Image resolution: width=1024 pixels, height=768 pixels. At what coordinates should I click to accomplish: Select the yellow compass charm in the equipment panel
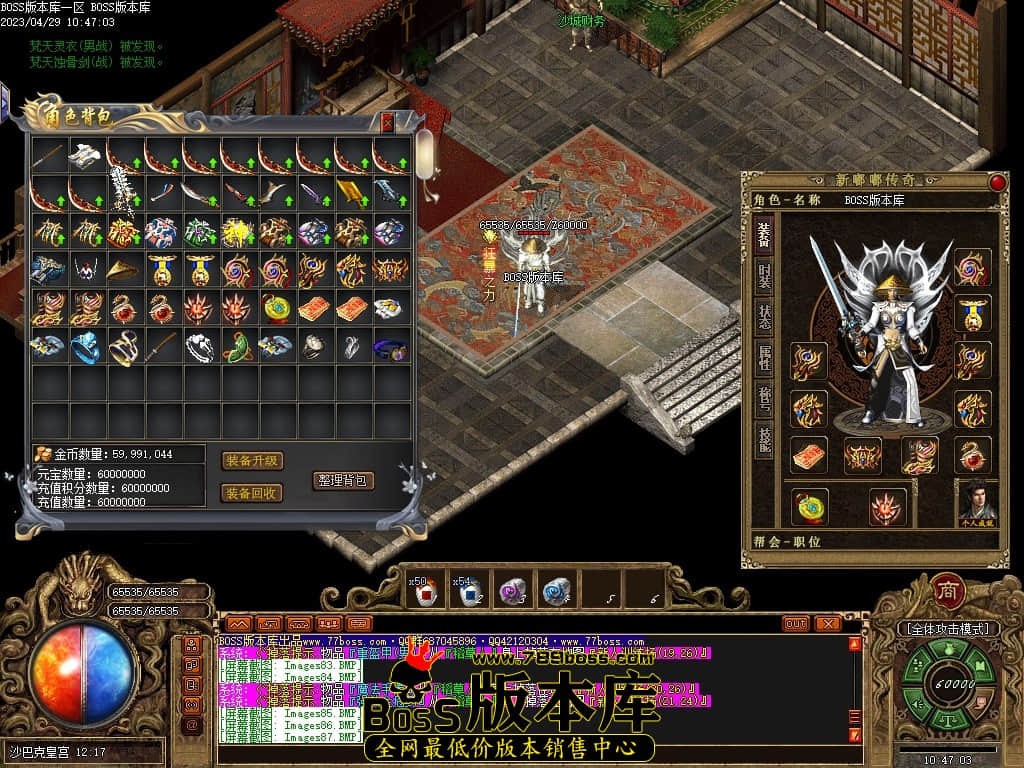(x=809, y=507)
